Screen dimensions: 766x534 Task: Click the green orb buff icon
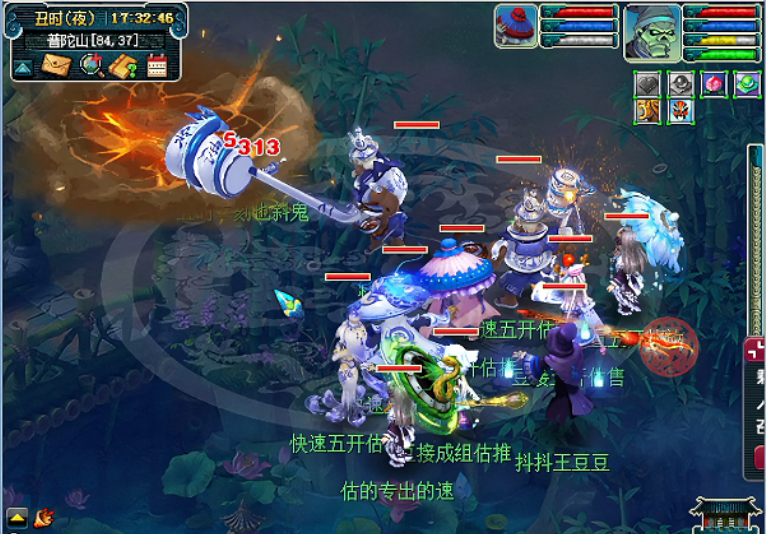[x=746, y=84]
